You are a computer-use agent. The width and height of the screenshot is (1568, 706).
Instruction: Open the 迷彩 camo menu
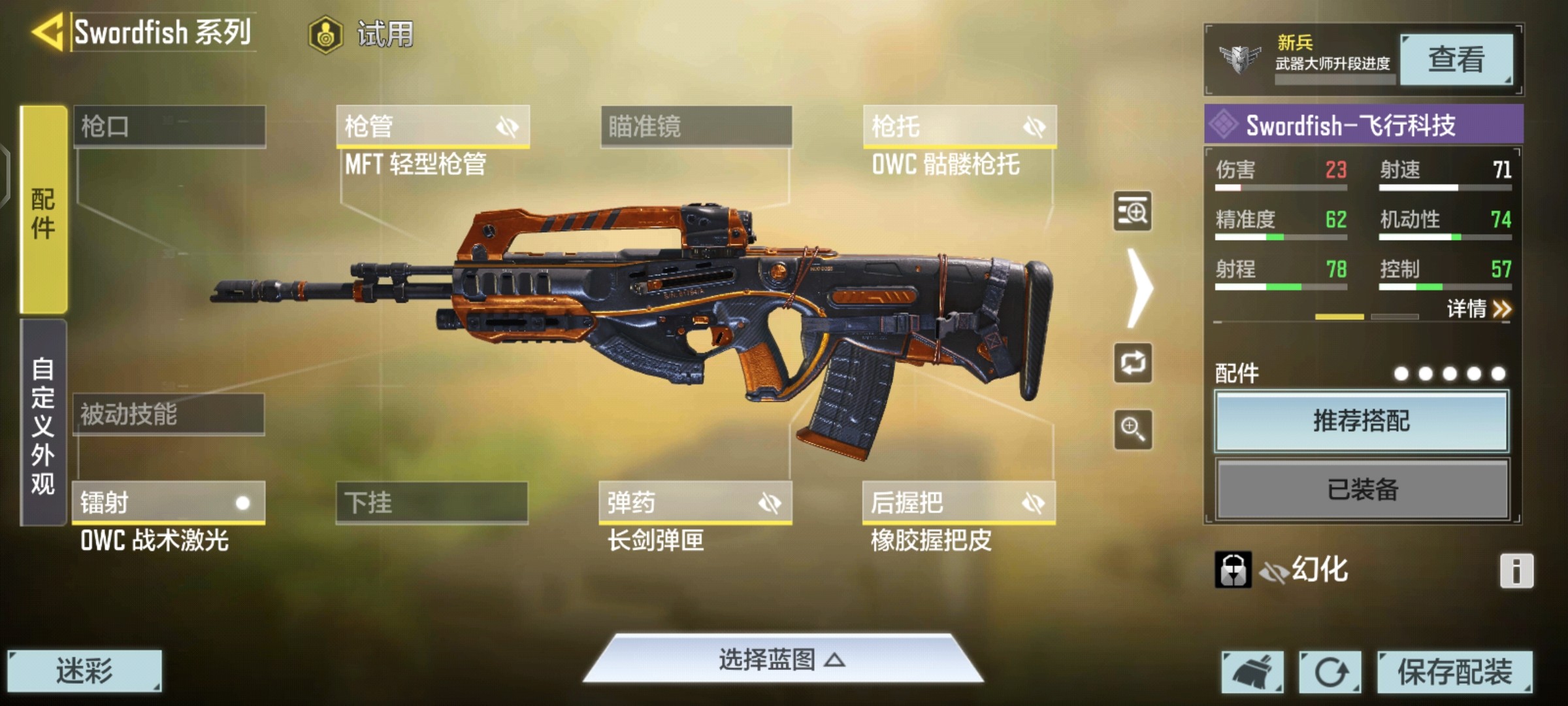coord(84,671)
